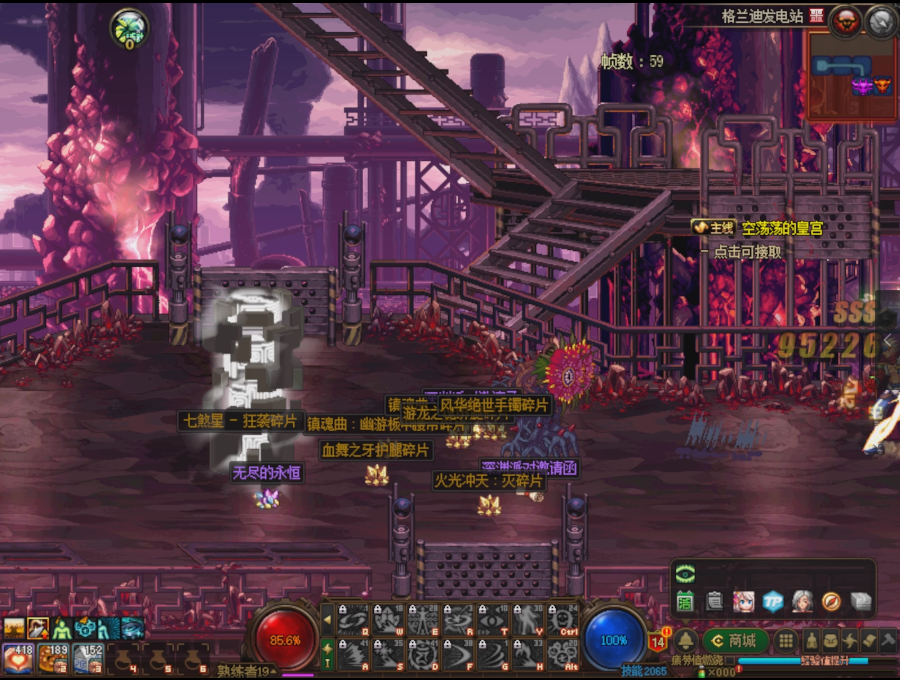Activate the skill on the Ctrl slot
The width and height of the screenshot is (900, 680).
[x=564, y=620]
